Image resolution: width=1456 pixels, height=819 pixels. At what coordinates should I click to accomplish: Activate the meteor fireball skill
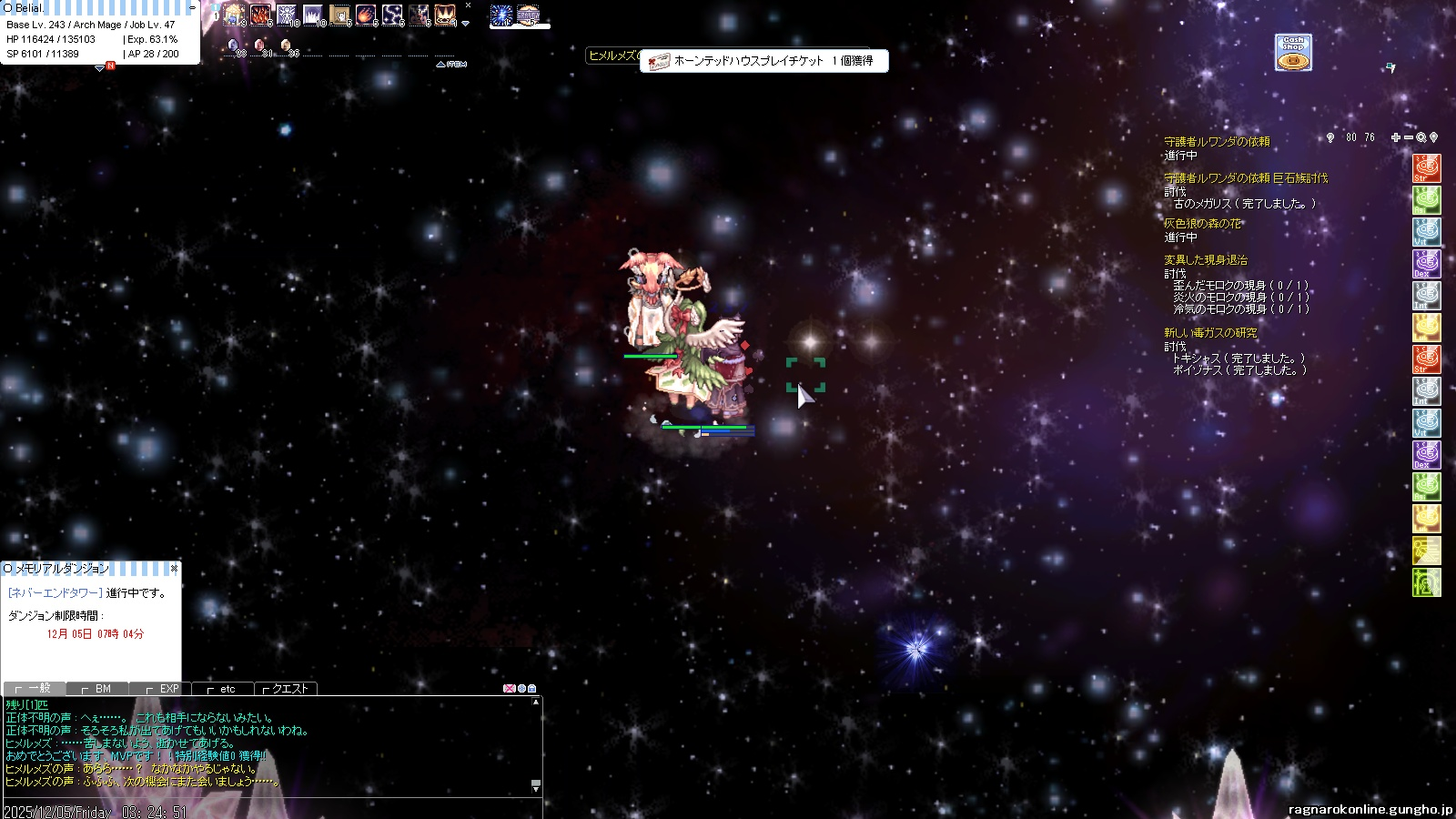[366, 15]
